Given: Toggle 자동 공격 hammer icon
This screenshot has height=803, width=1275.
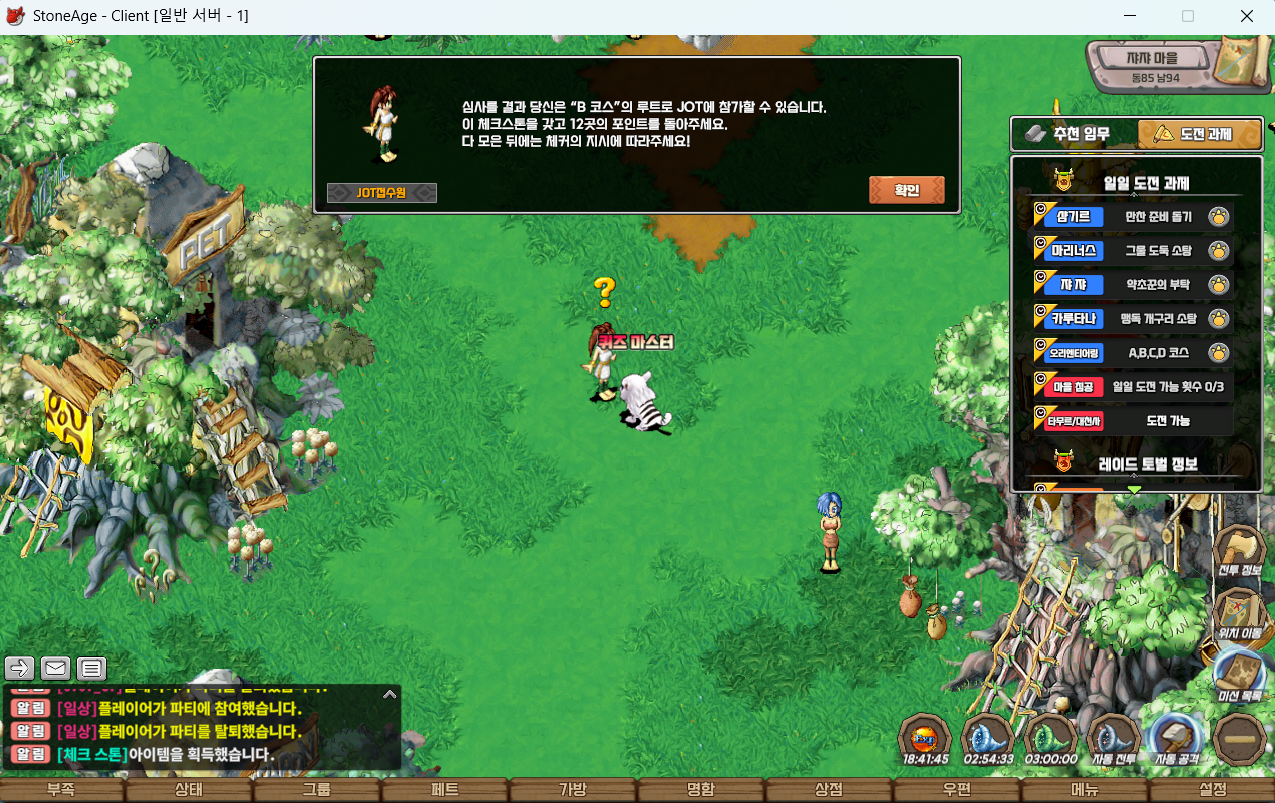Looking at the screenshot, I should click(1177, 741).
